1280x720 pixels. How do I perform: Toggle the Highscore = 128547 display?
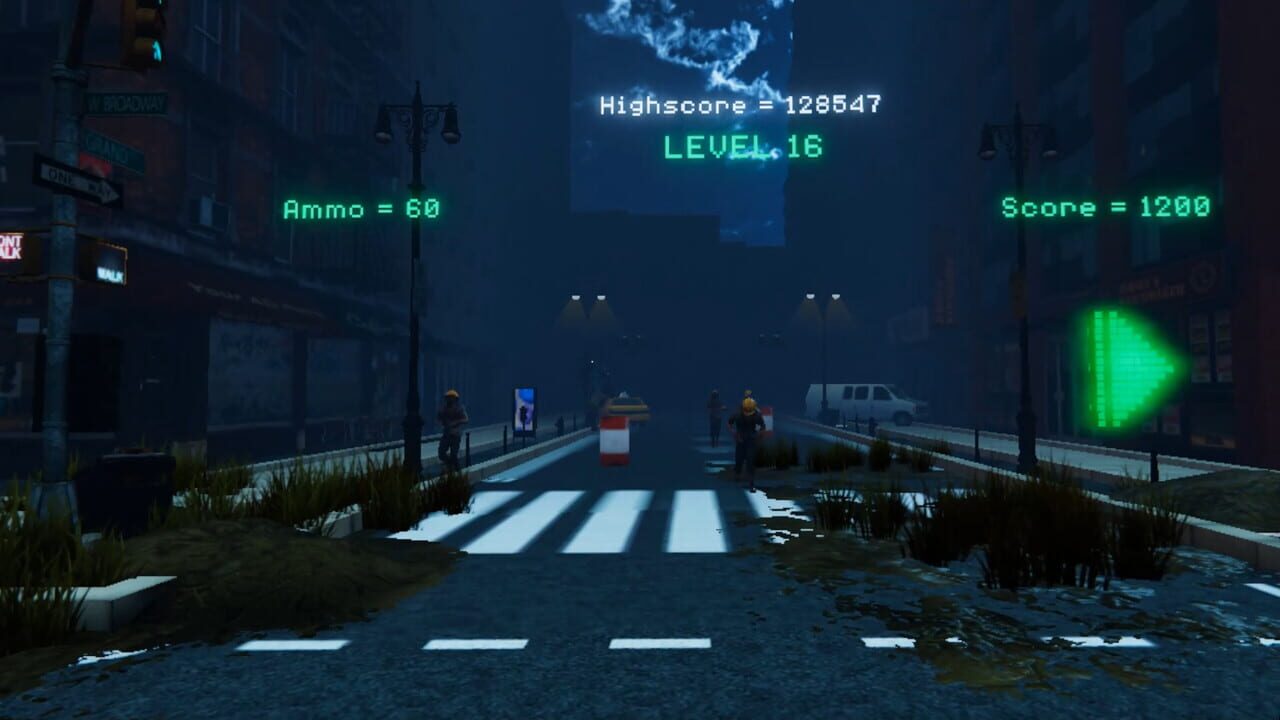pyautogui.click(x=738, y=102)
